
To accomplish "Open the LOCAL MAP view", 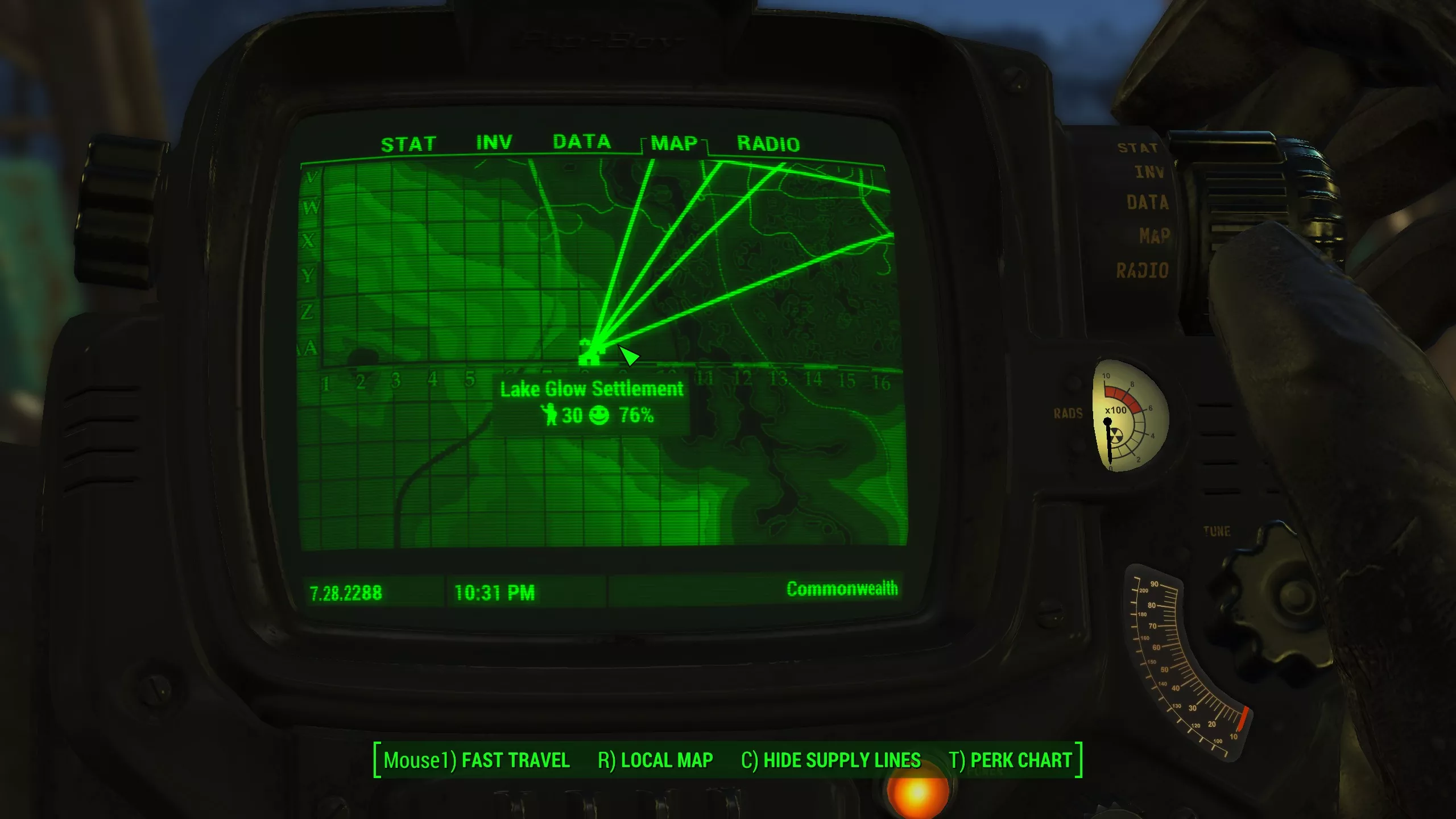I will (x=655, y=760).
